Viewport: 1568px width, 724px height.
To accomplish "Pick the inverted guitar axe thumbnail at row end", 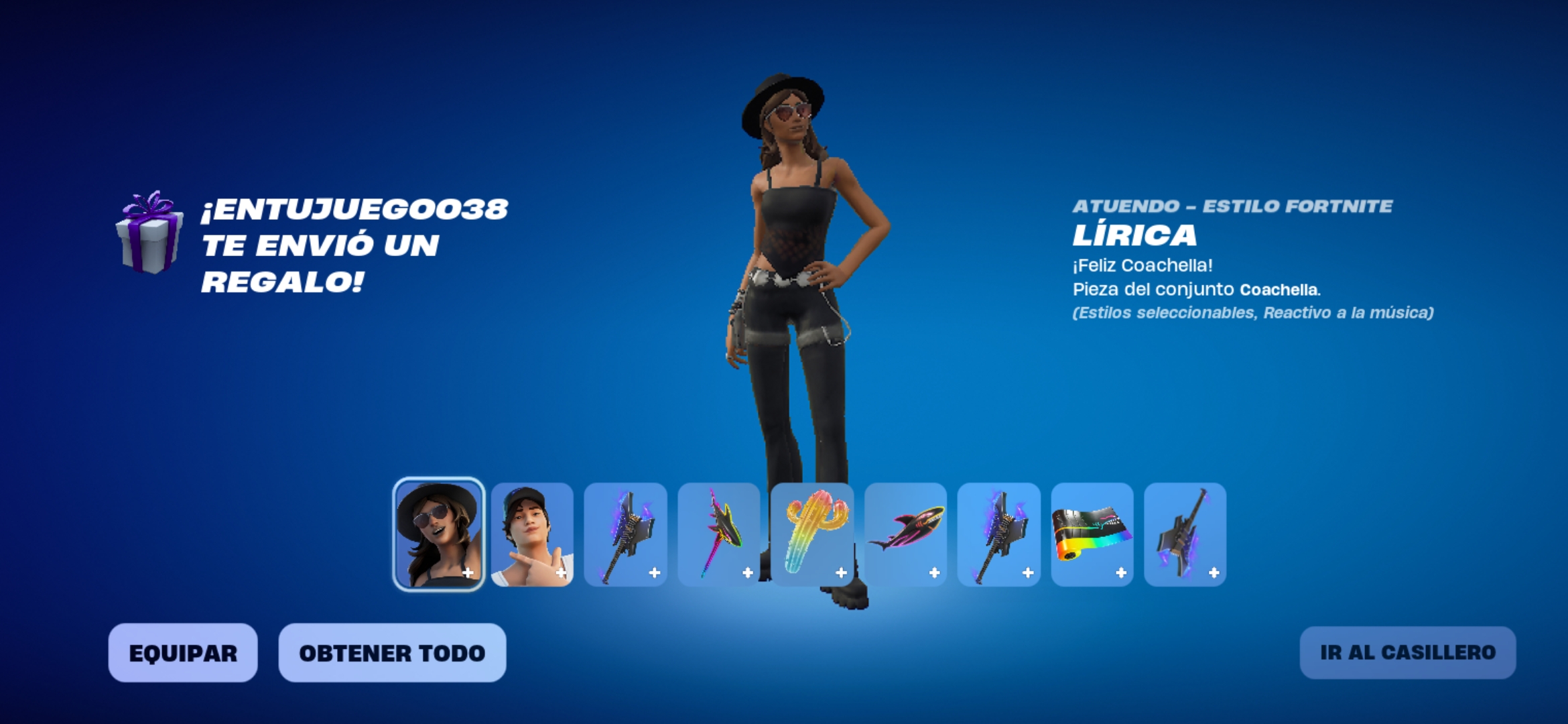I will click(x=1185, y=534).
